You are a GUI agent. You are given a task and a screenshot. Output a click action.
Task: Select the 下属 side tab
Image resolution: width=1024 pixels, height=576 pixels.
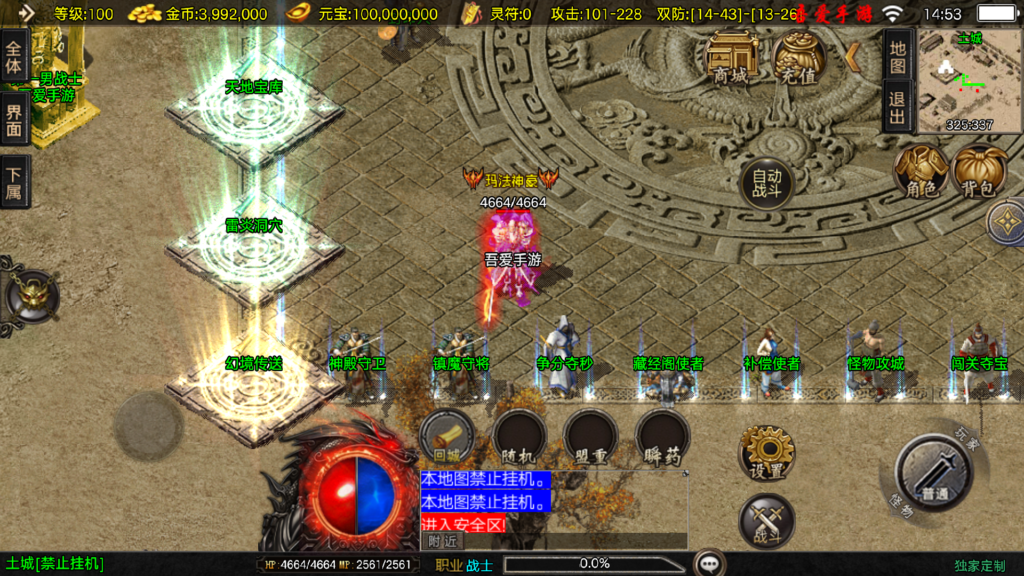pyautogui.click(x=14, y=181)
